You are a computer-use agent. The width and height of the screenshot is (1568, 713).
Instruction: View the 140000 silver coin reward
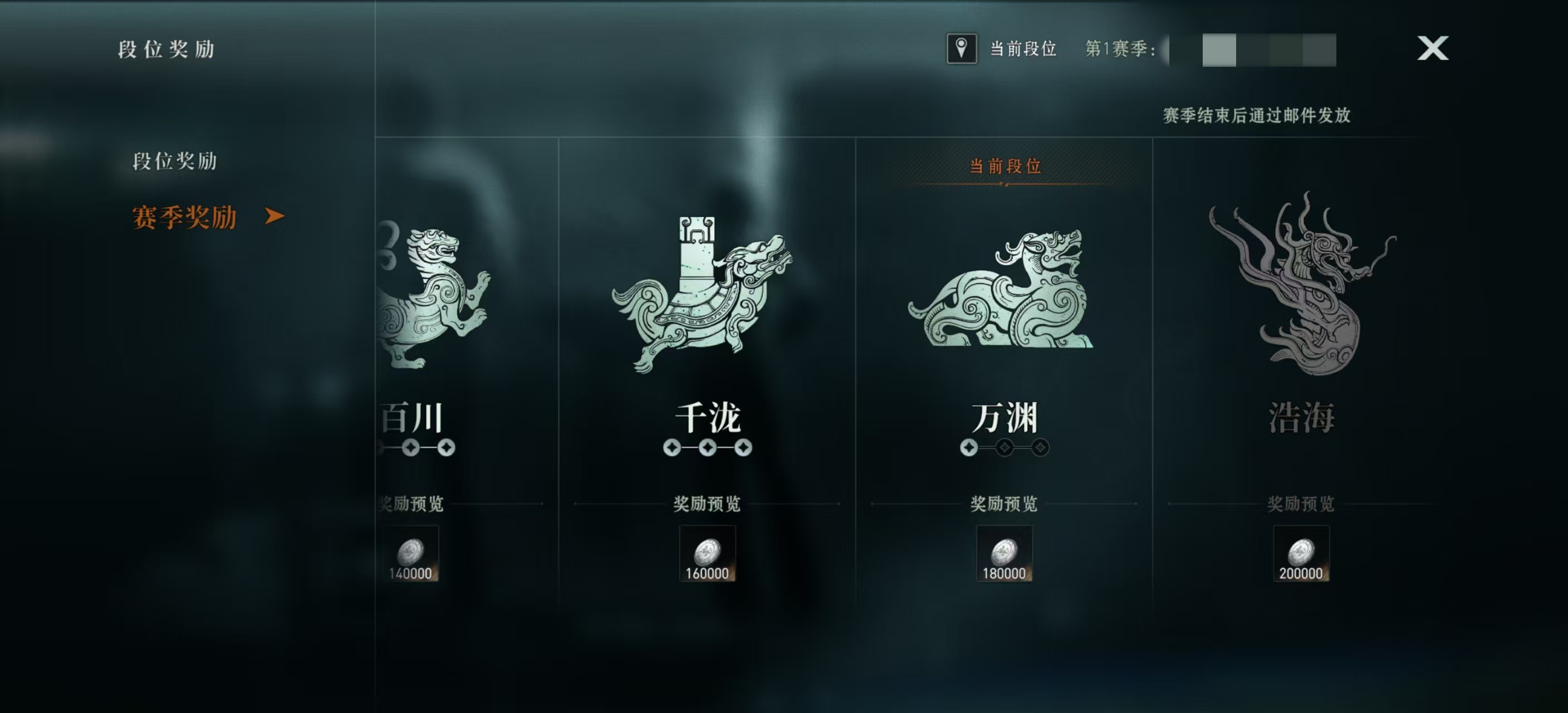coord(411,554)
